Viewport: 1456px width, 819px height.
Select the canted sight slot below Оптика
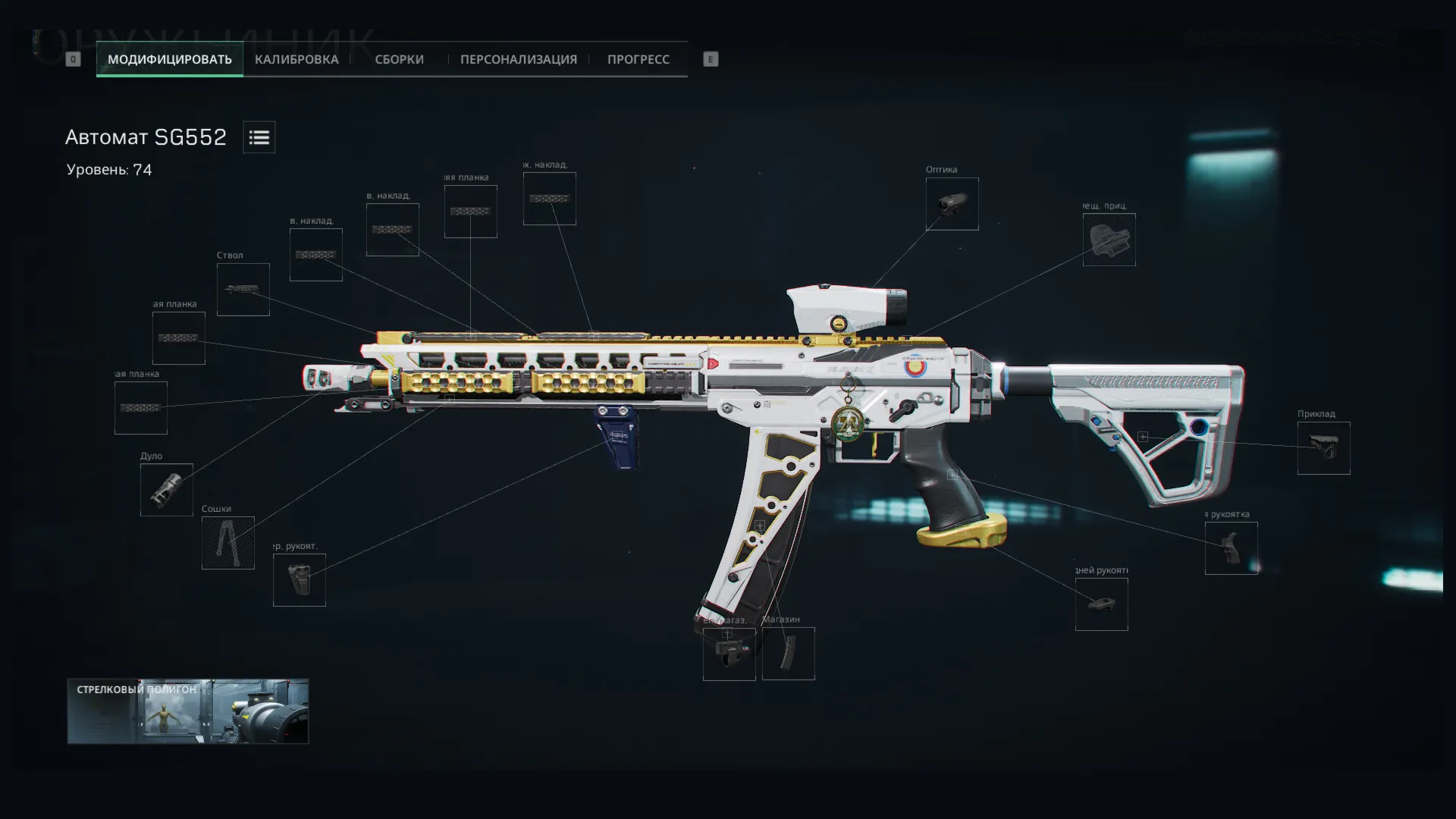point(1109,240)
